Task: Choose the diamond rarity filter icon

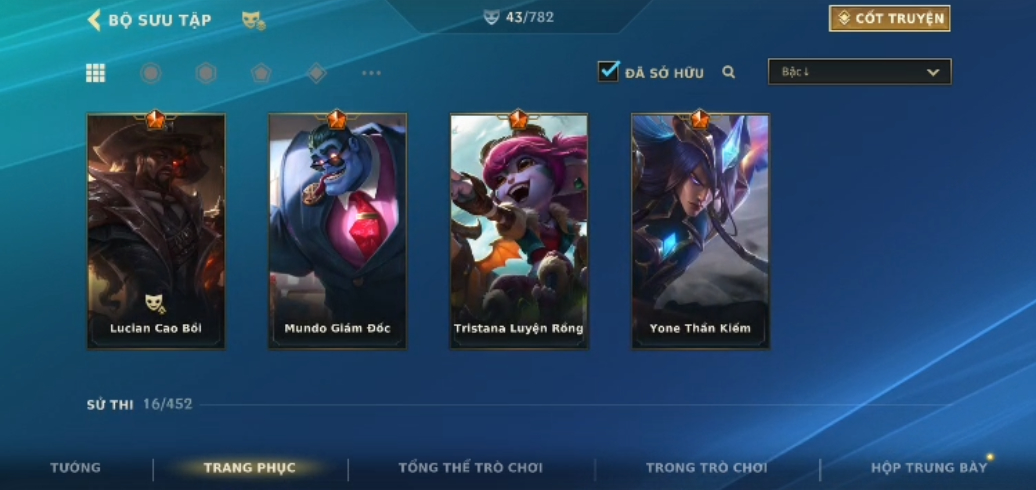Action: click(x=316, y=73)
